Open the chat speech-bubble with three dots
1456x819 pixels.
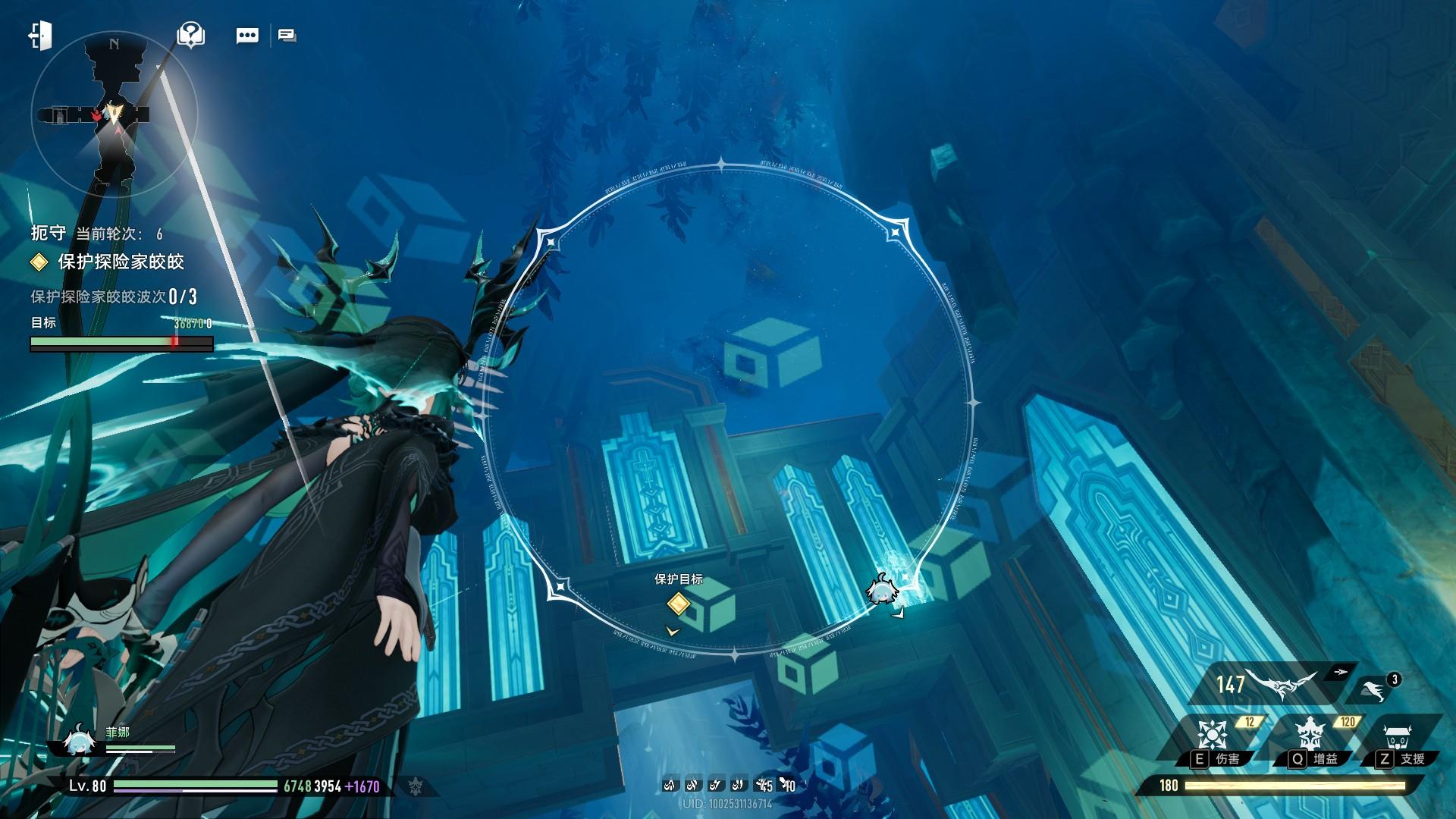click(x=247, y=36)
